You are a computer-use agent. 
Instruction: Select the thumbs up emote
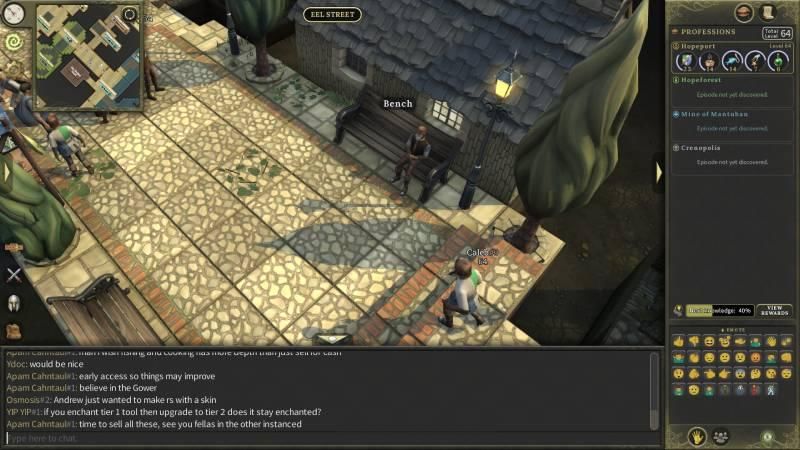679,342
